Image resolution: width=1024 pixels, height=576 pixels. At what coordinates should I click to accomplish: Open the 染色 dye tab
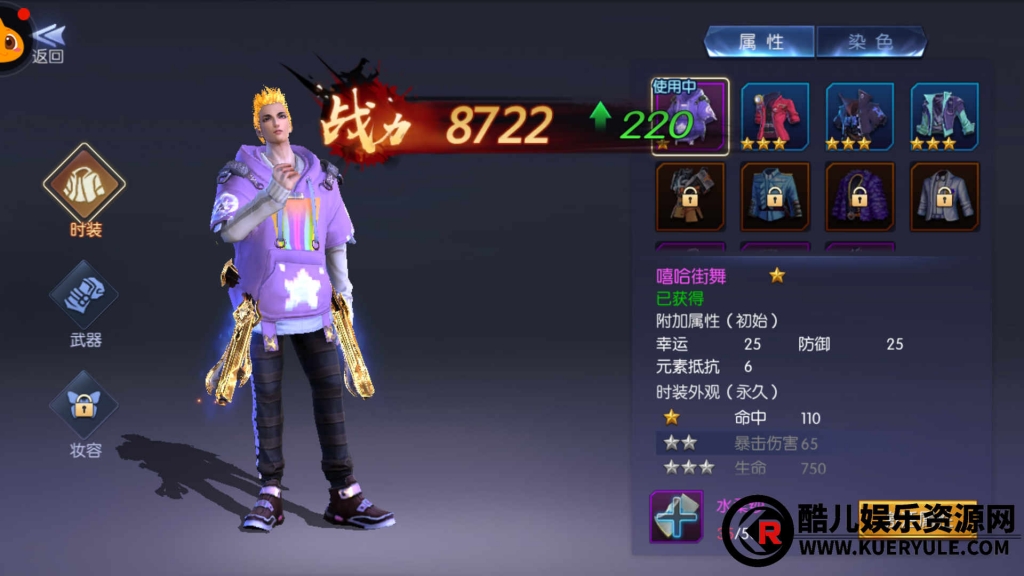pos(870,42)
